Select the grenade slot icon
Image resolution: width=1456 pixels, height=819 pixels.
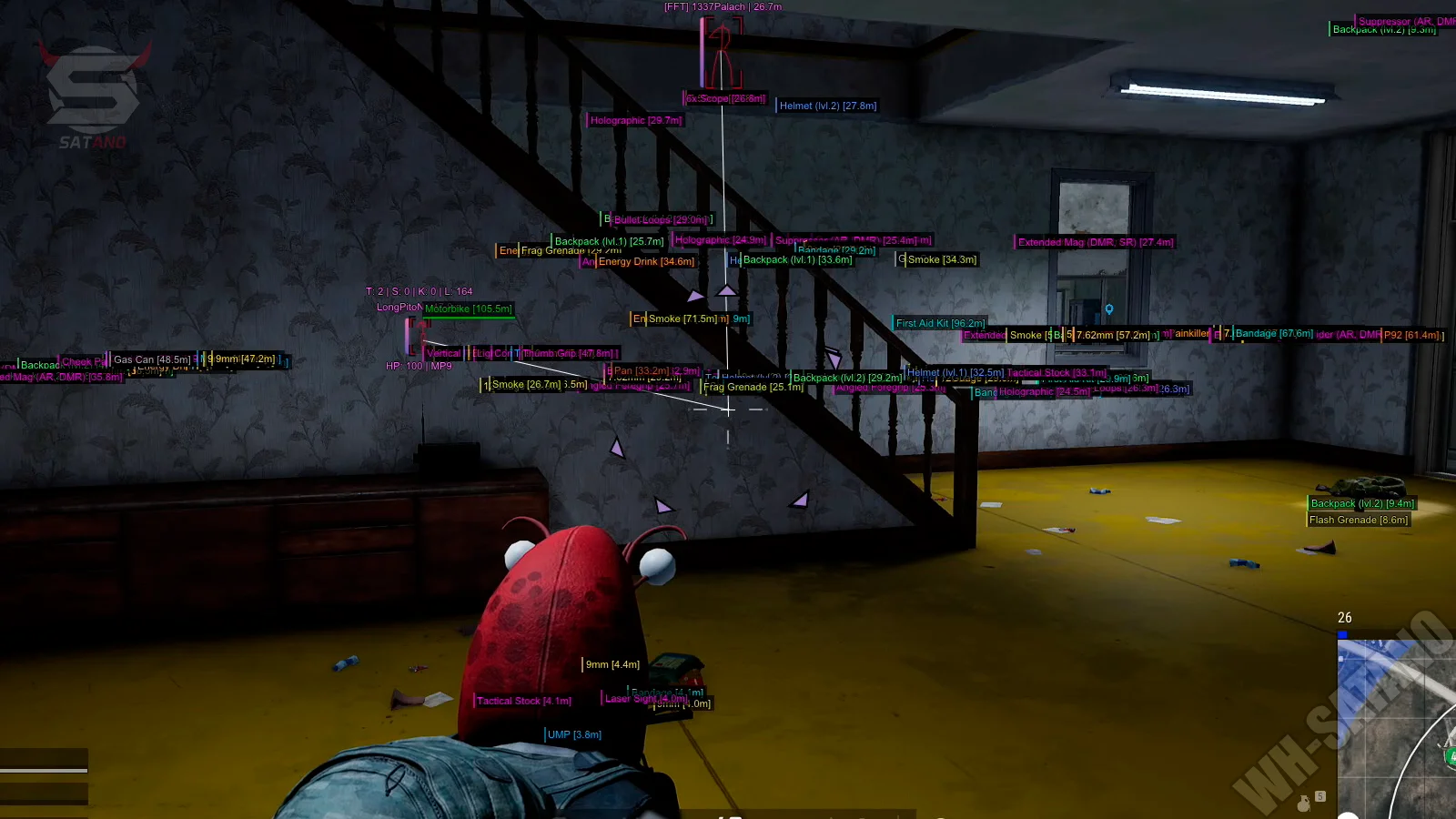(1303, 803)
